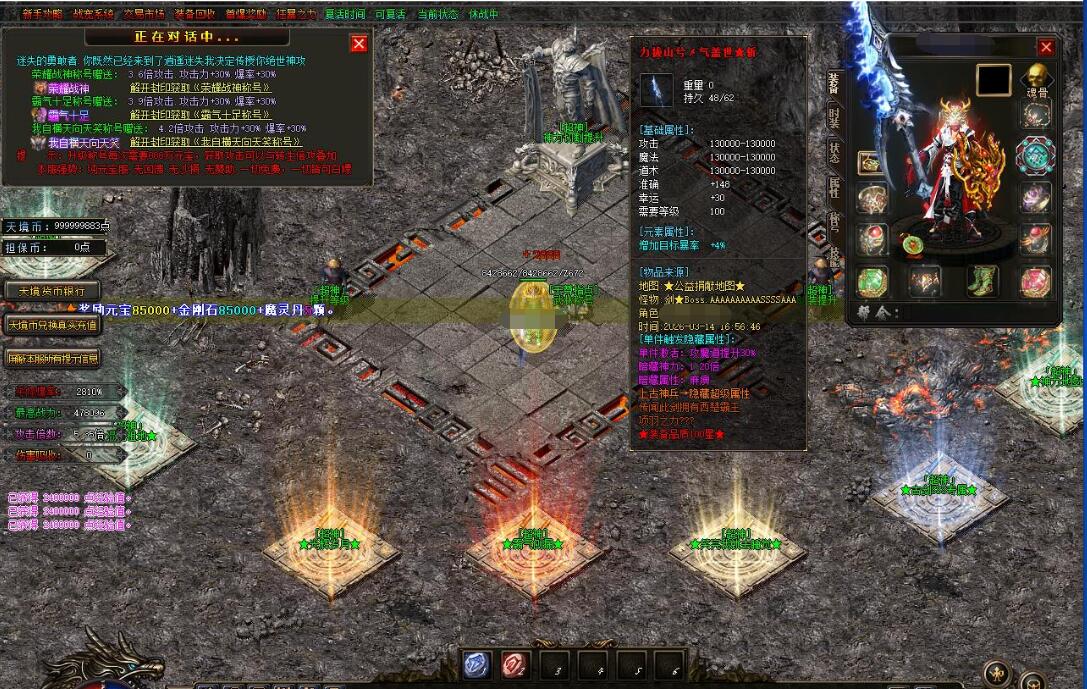This screenshot has height=689, width=1087.
Task: Select the 装备 tab
Action: point(834,84)
